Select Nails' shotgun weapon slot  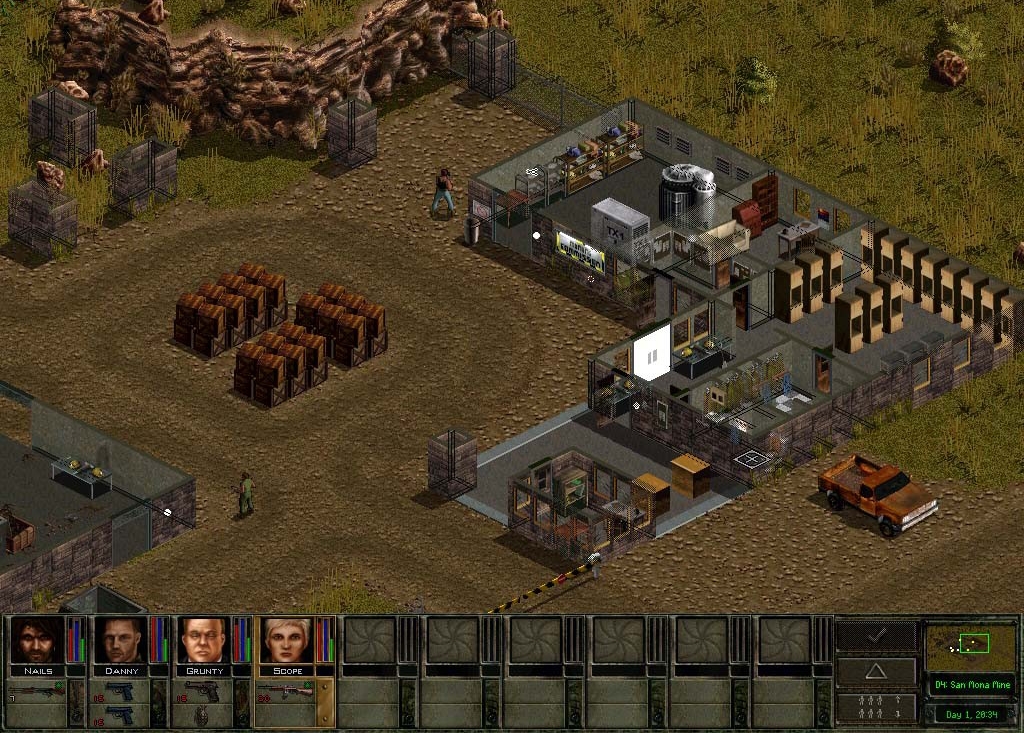37,691
